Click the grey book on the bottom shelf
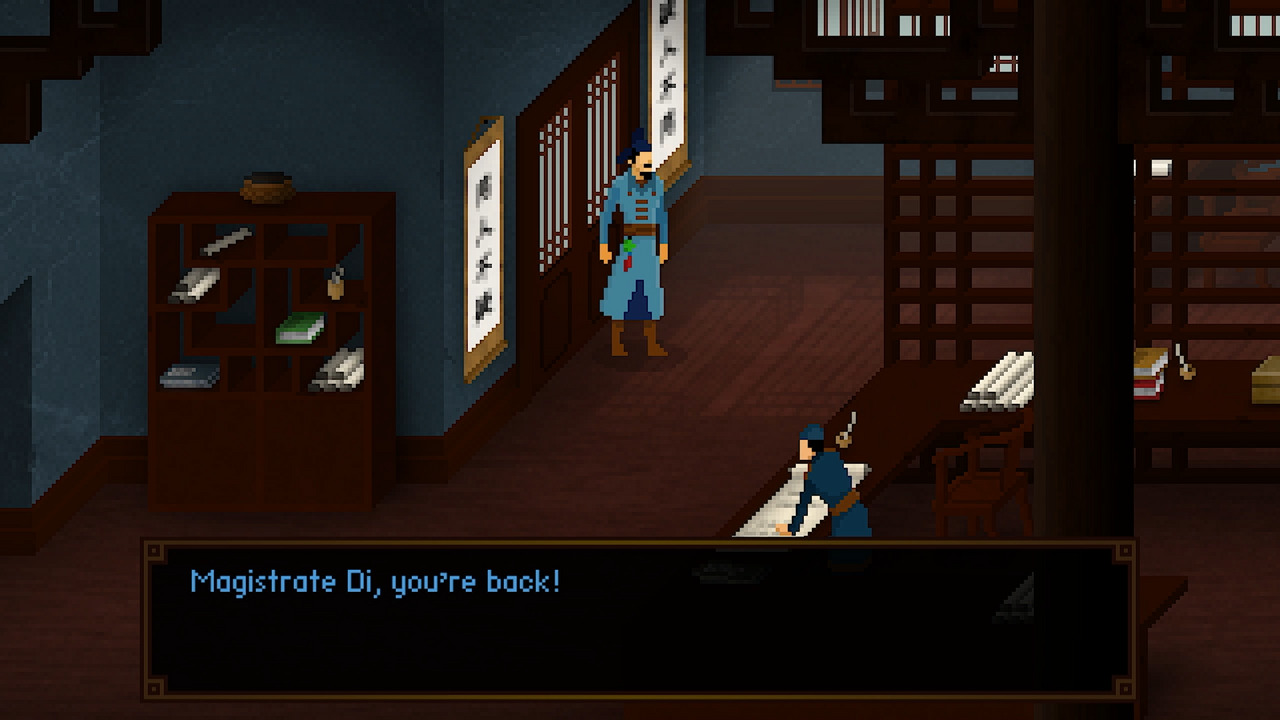Image resolution: width=1280 pixels, height=720 pixels. [190, 373]
